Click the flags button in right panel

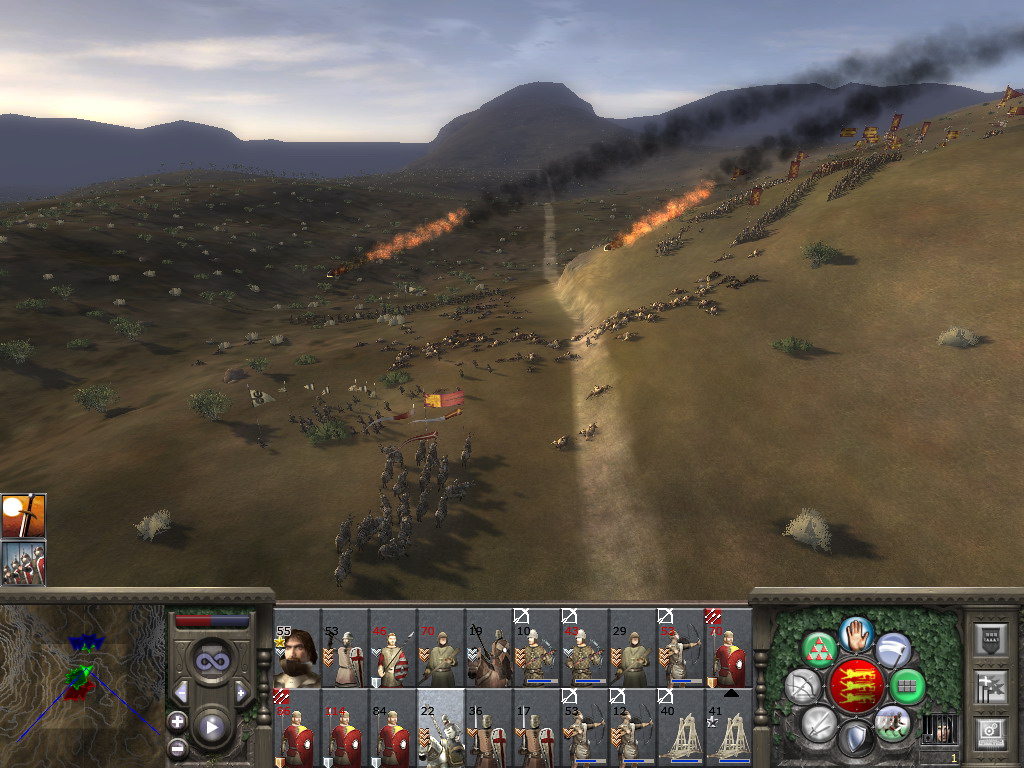[990, 686]
